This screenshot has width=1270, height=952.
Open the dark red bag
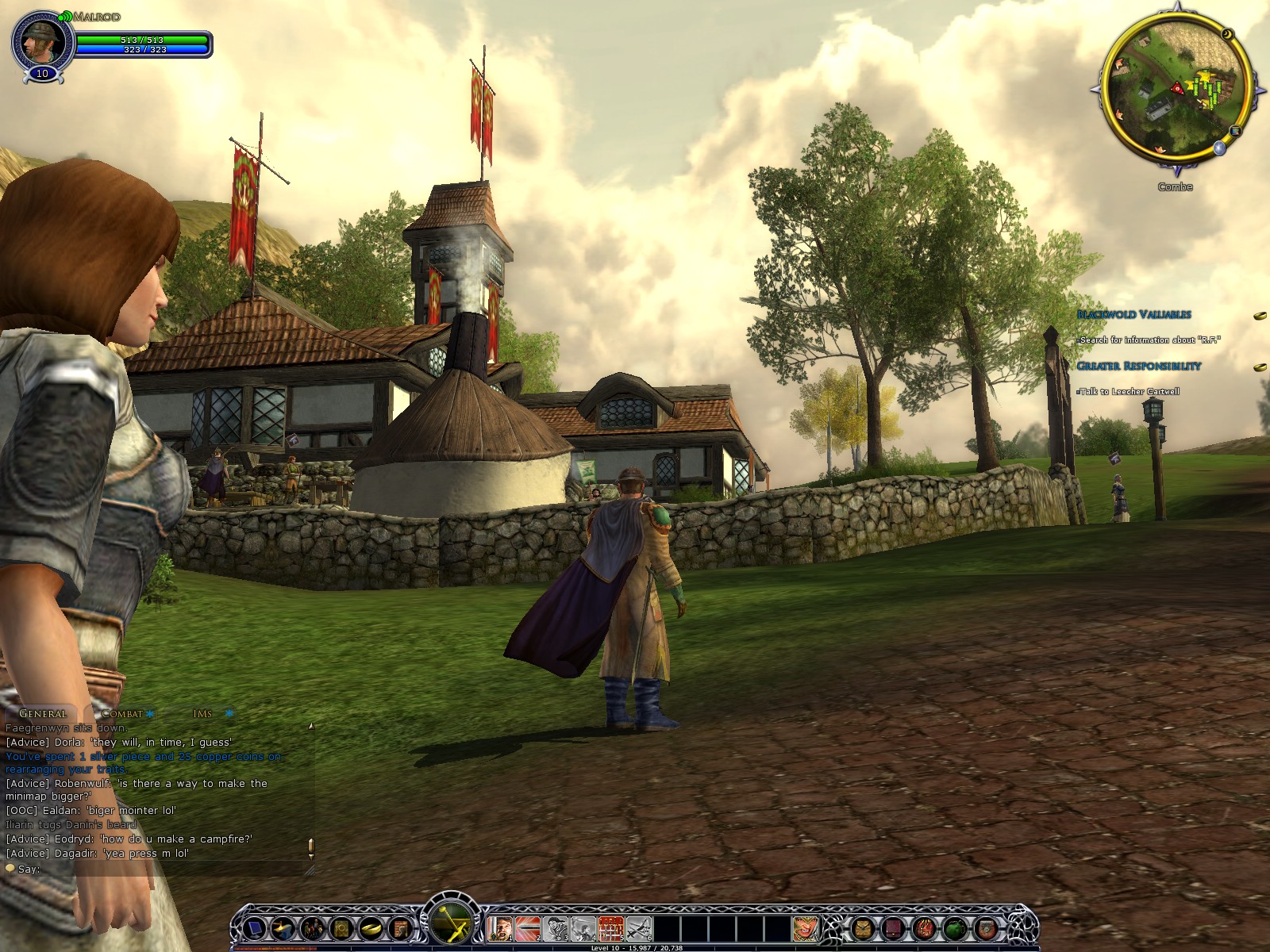[x=893, y=927]
